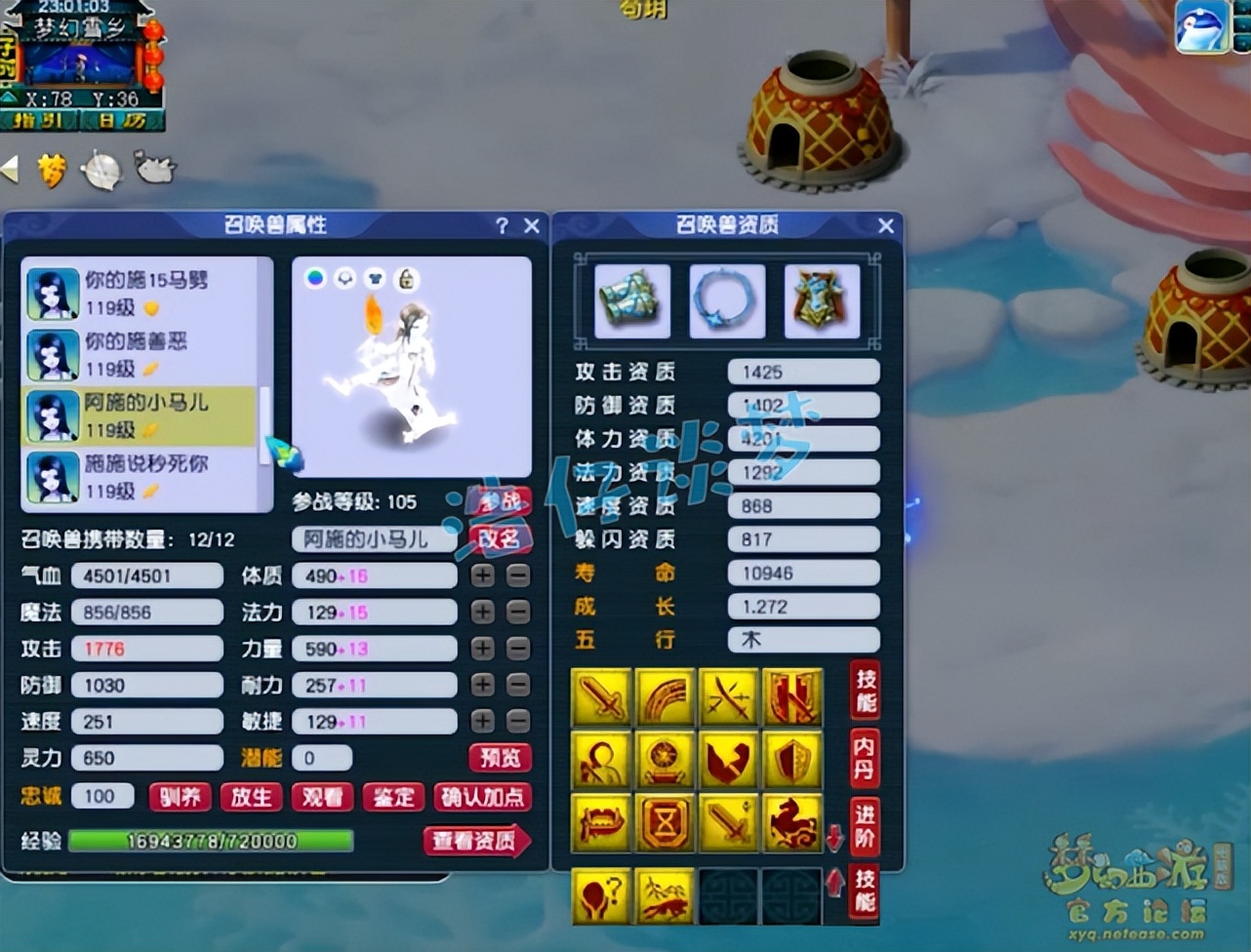Confirm attribute points with 确认加点
The image size is (1251, 952).
pos(482,797)
